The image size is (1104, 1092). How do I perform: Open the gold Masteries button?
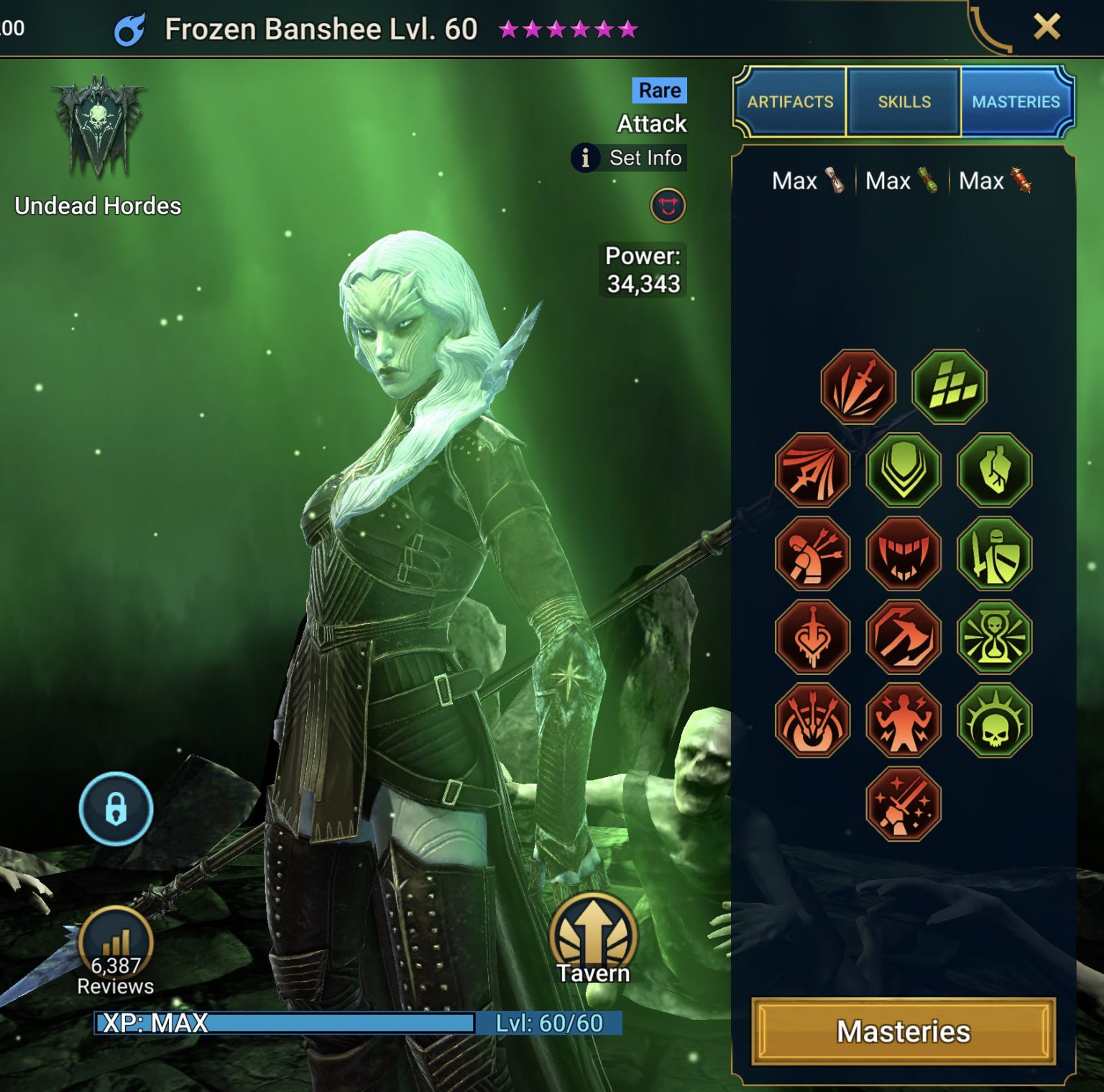[x=903, y=1031]
